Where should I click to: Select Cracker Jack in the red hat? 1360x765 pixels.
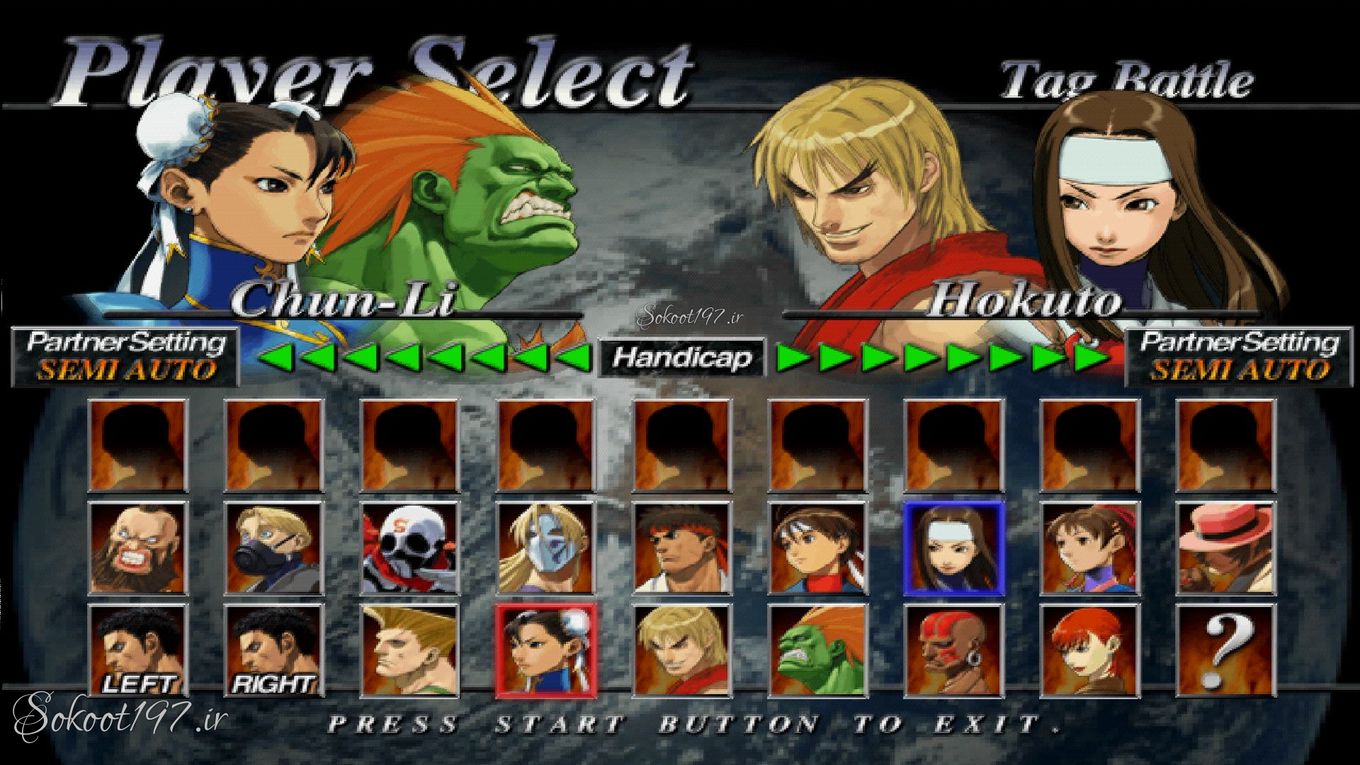[1225, 549]
